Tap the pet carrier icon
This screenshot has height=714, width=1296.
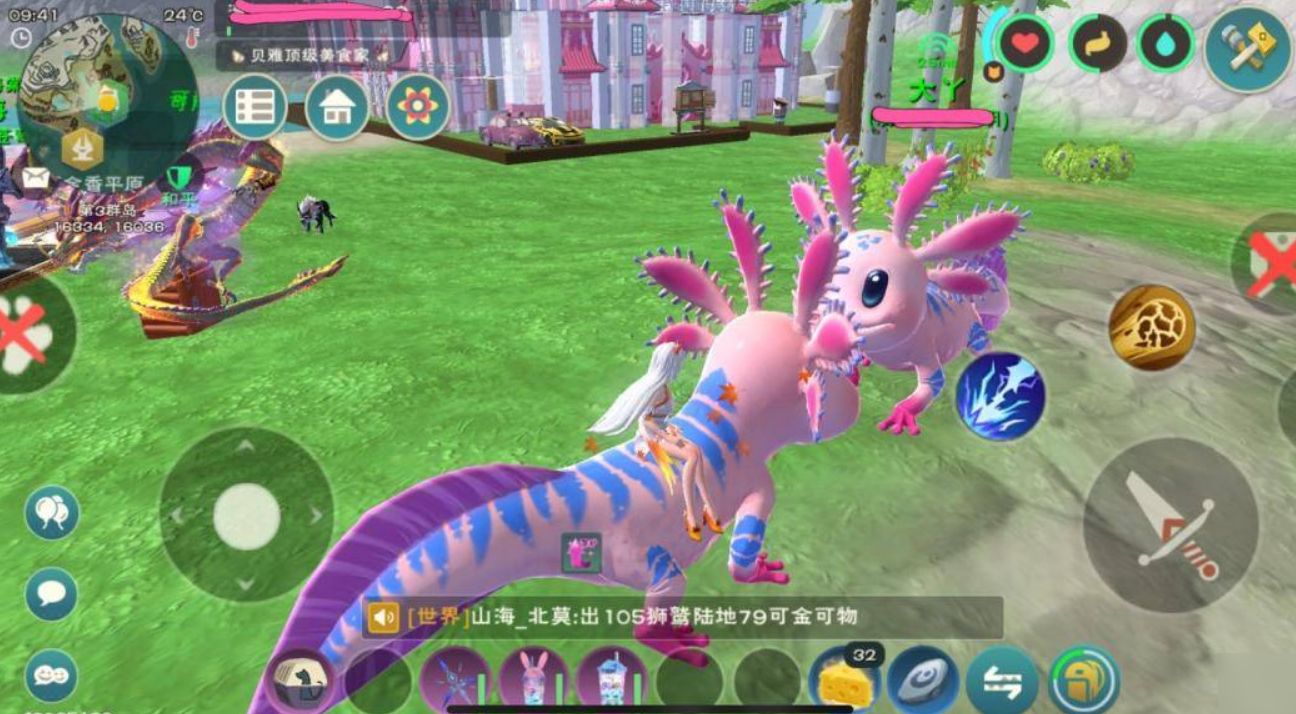pyautogui.click(x=300, y=682)
